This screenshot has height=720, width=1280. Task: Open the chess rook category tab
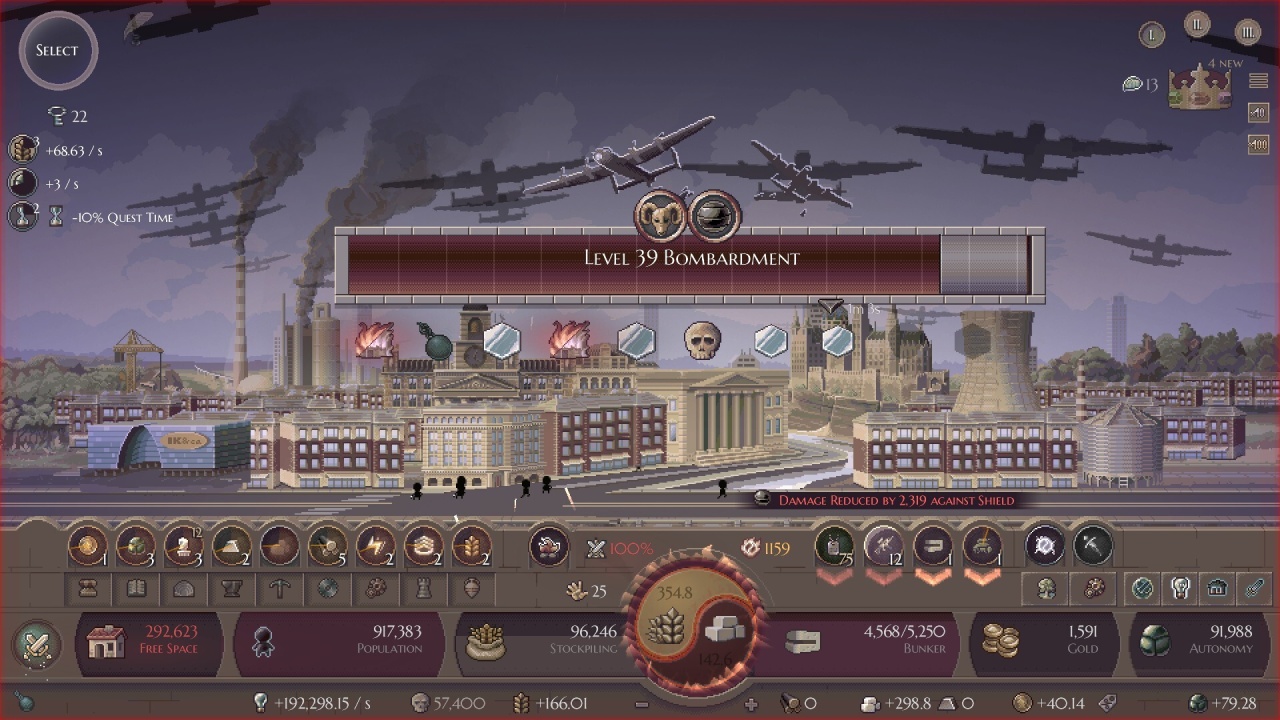click(423, 589)
